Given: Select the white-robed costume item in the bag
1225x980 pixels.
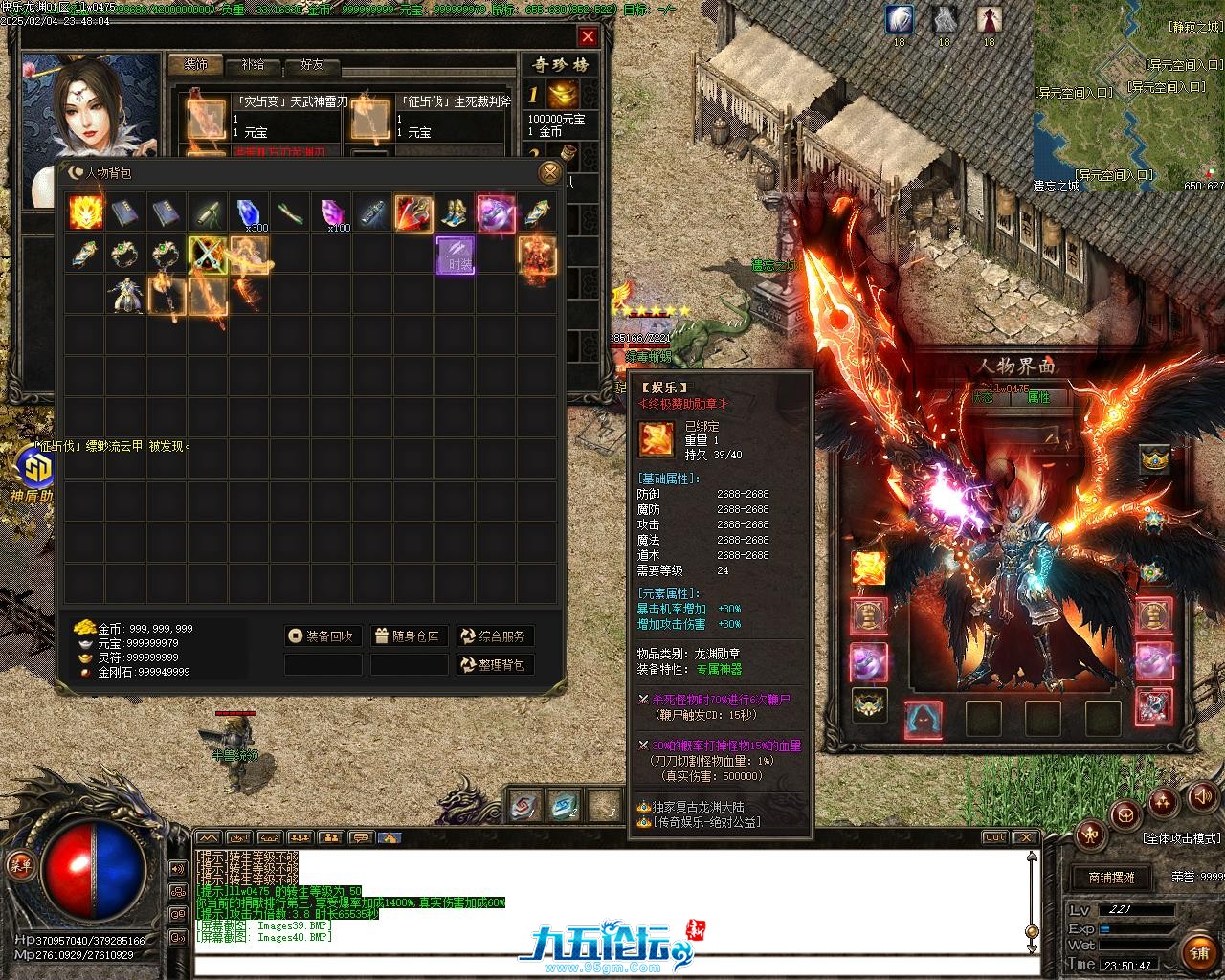Looking at the screenshot, I should coord(126,296).
